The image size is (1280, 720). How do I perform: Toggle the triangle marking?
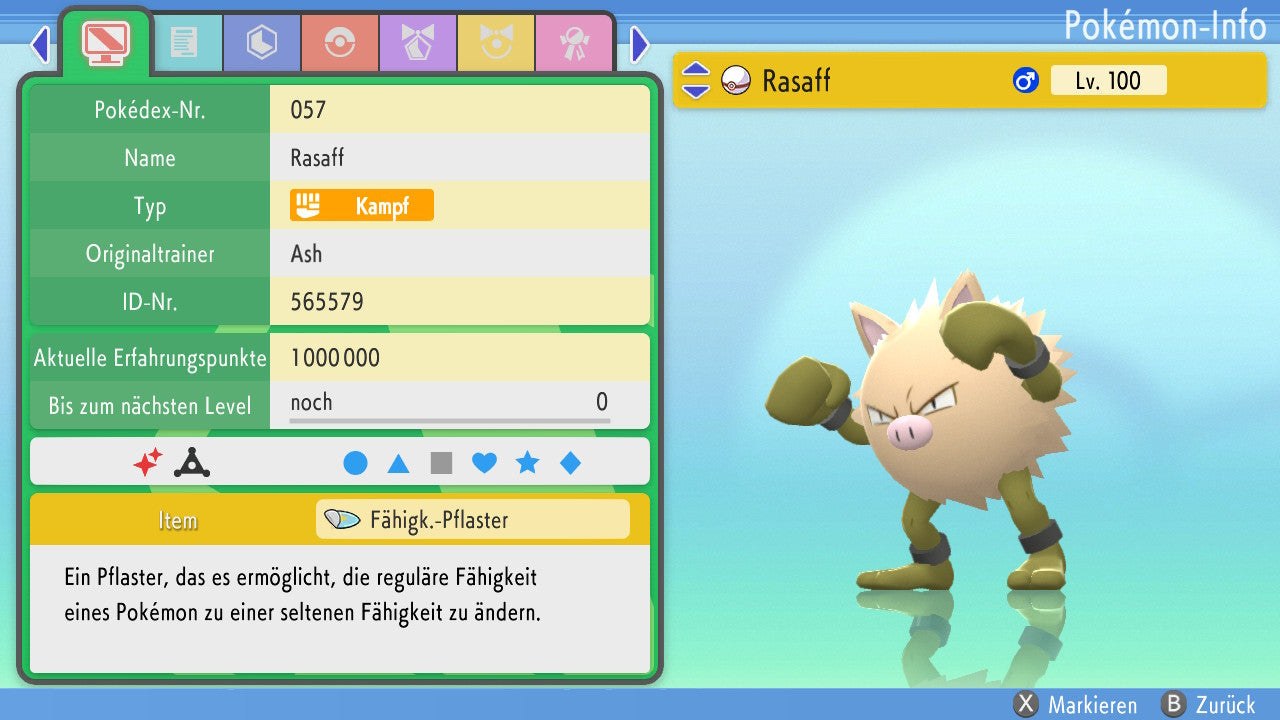click(x=398, y=463)
